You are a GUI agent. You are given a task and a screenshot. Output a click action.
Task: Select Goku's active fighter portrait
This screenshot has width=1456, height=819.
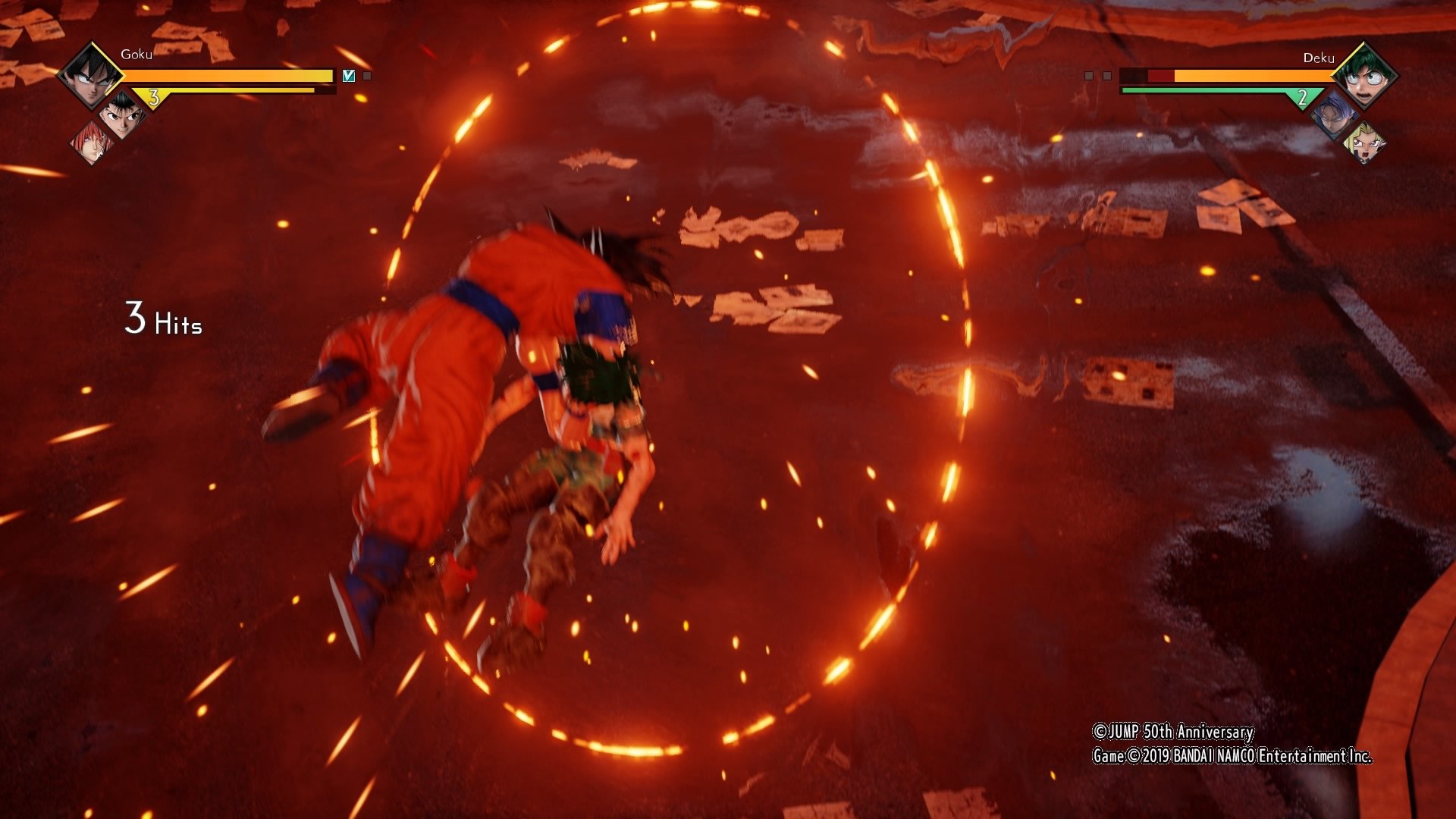(x=90, y=75)
